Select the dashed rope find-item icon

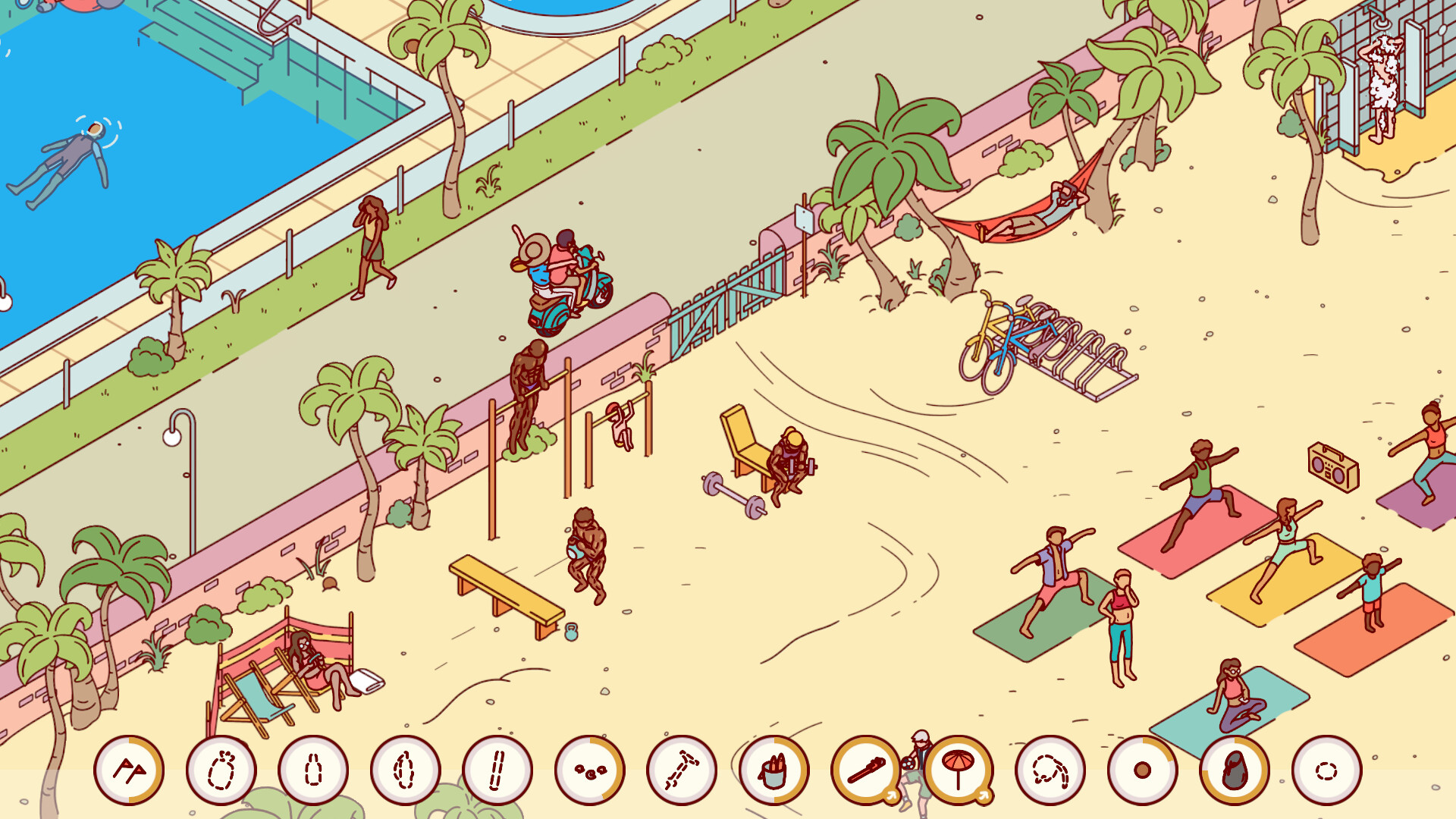point(1050,770)
